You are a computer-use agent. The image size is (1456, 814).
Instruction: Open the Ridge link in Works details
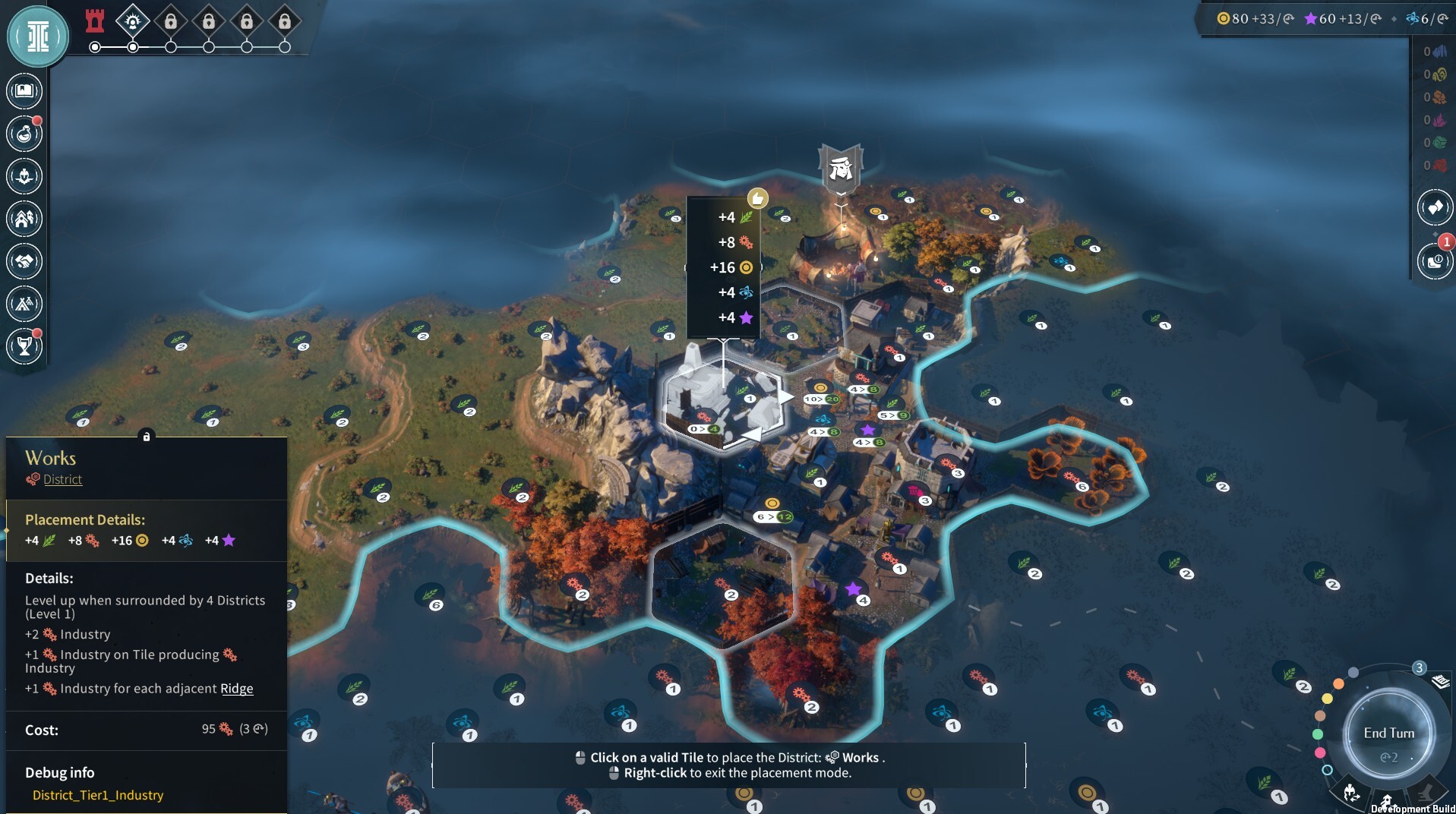tap(236, 689)
